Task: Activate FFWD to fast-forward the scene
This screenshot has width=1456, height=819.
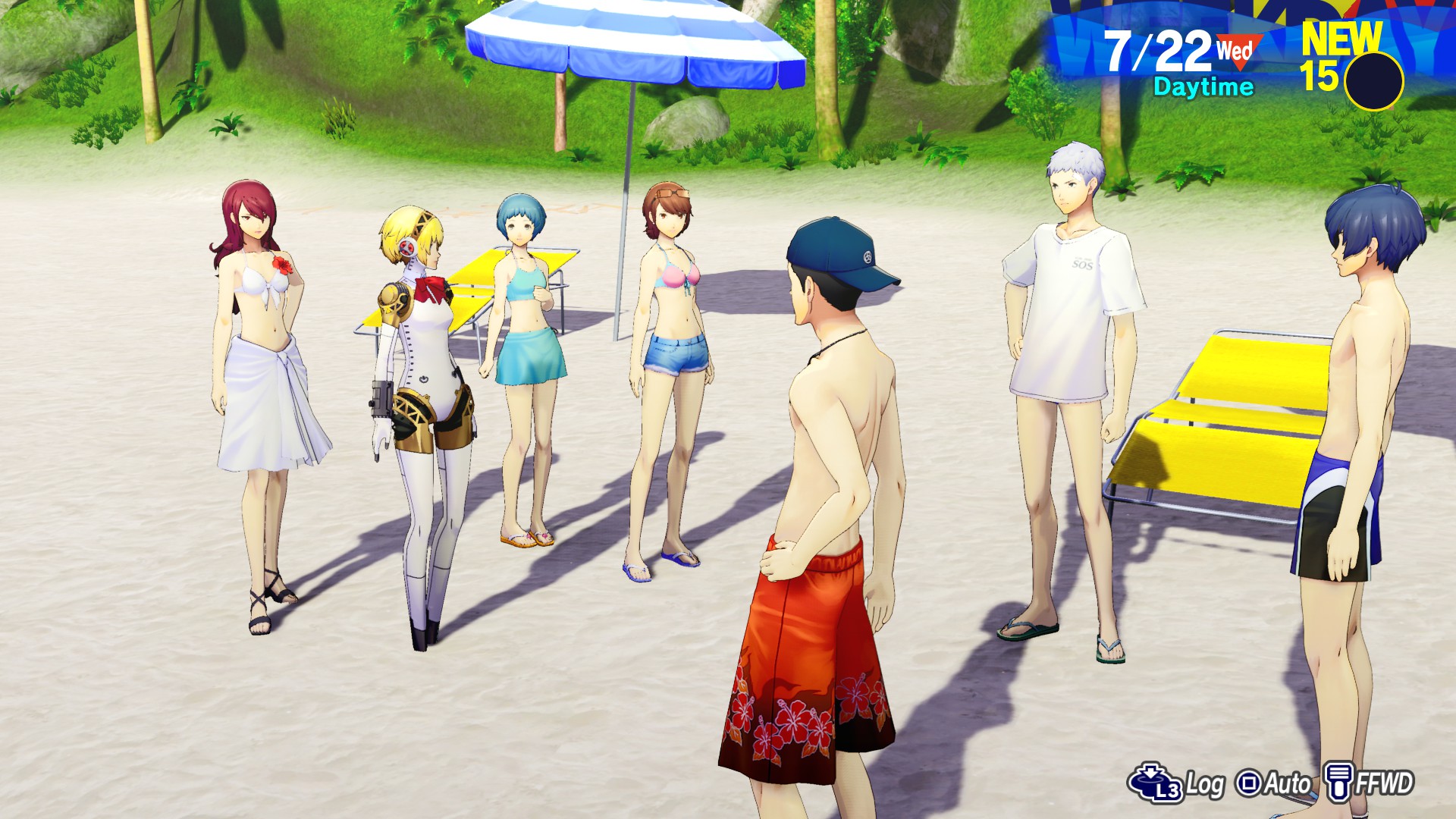Action: tap(1370, 783)
